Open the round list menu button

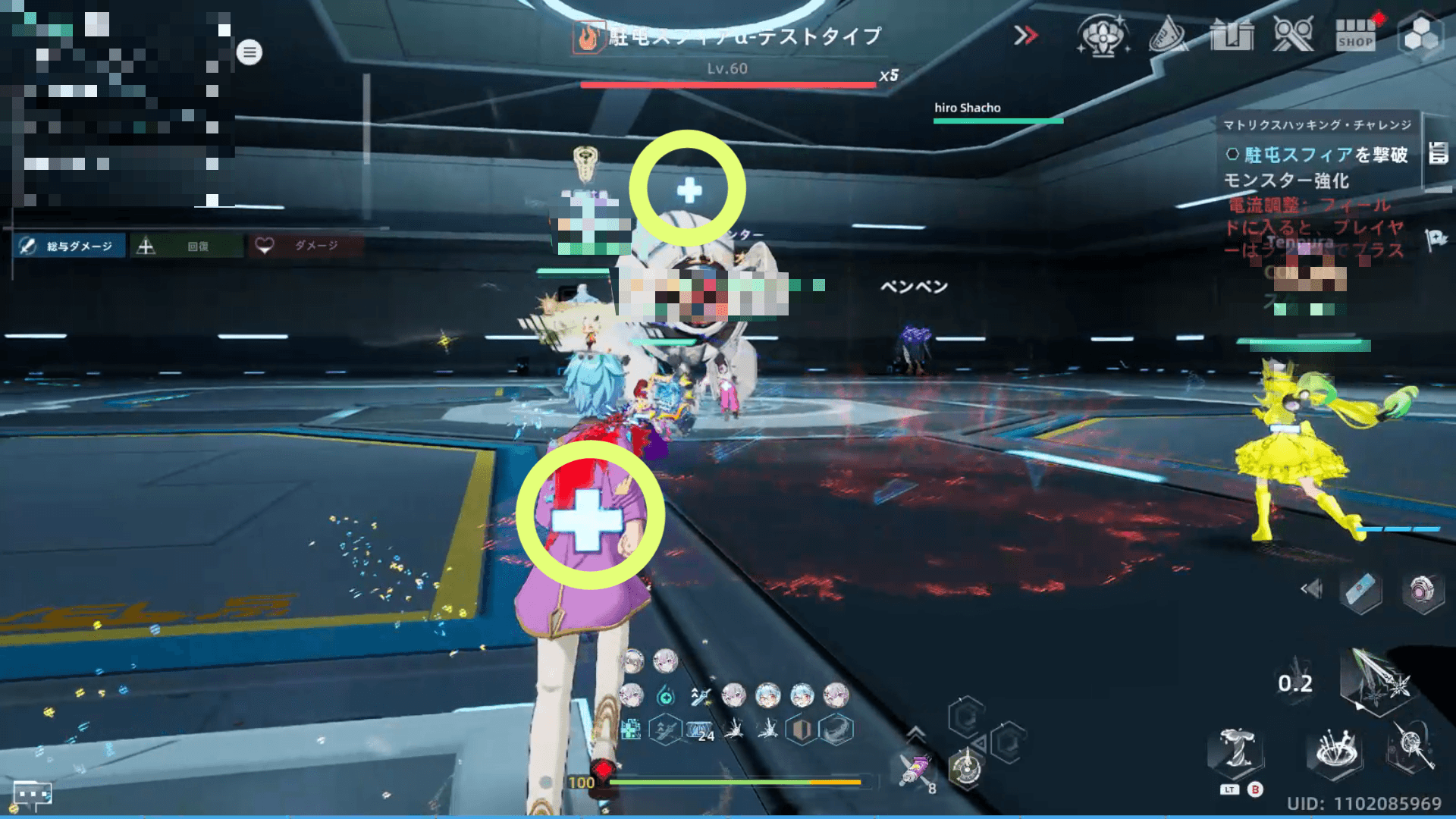(249, 52)
